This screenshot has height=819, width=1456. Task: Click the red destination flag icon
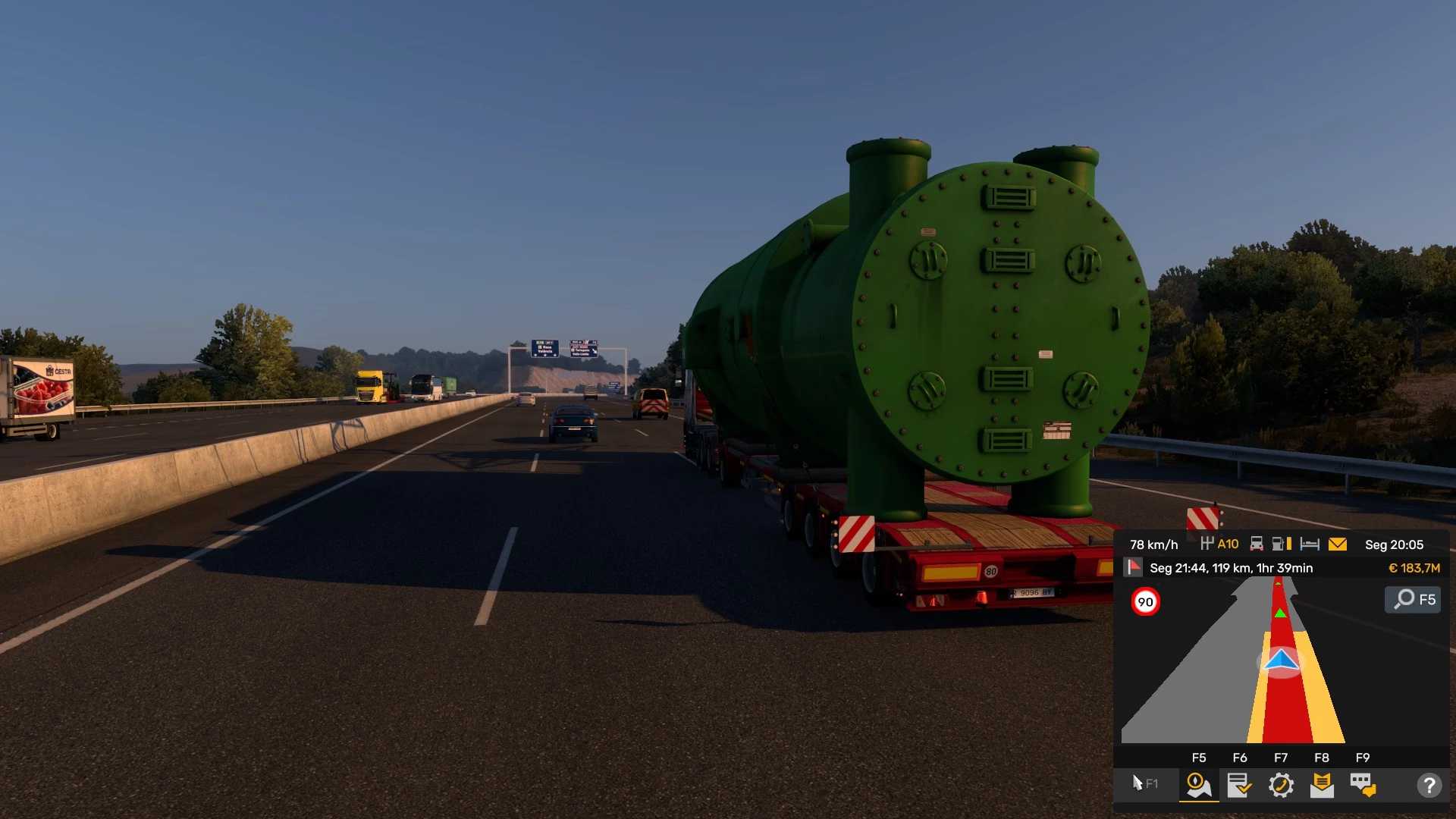tap(1134, 567)
